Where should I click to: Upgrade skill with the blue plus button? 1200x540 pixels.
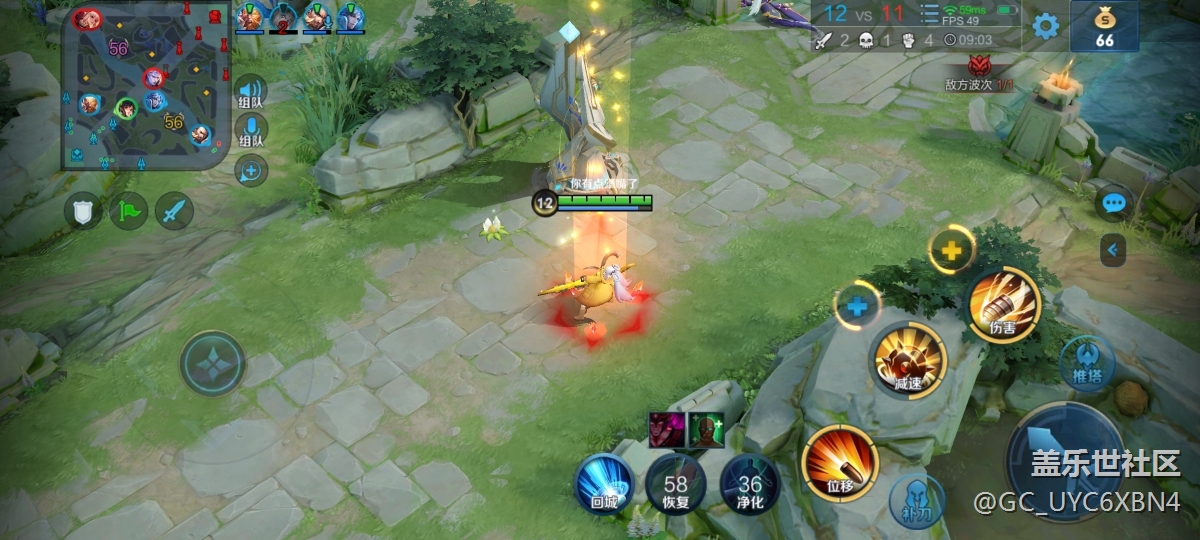coord(857,306)
